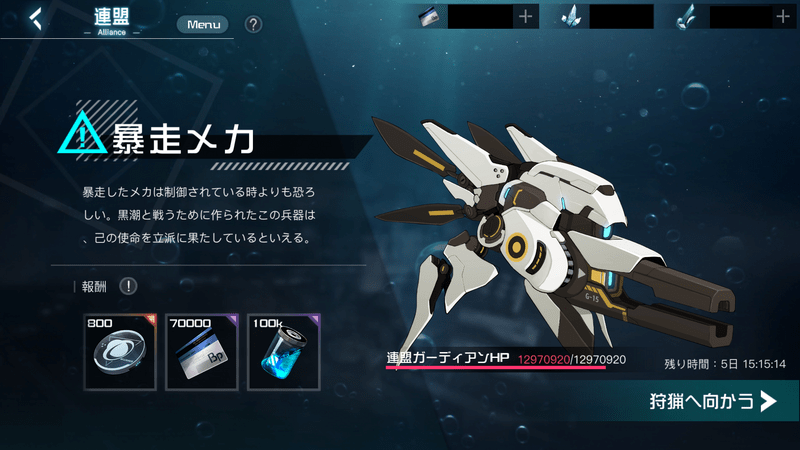Show reward info via the exclamation icon
Image resolution: width=800 pixels, height=450 pixels.
pyautogui.click(x=129, y=287)
